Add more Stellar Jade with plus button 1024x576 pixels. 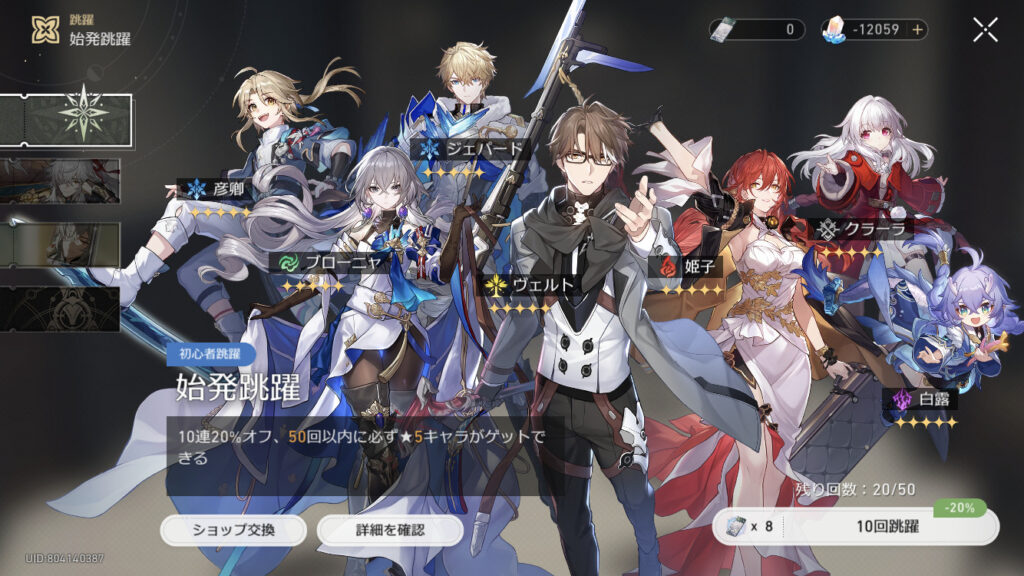tap(917, 30)
